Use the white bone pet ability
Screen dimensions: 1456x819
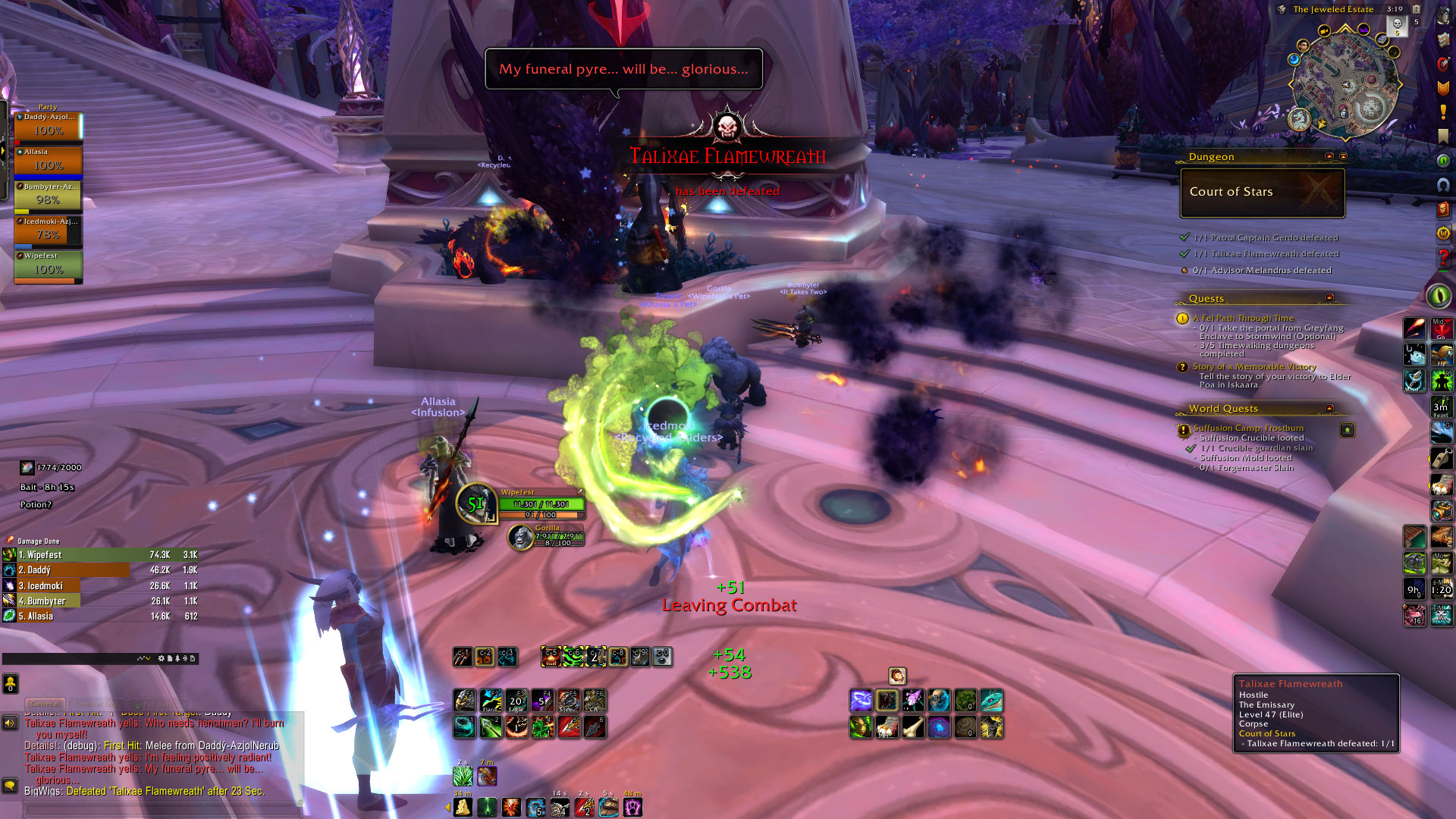pos(913,727)
